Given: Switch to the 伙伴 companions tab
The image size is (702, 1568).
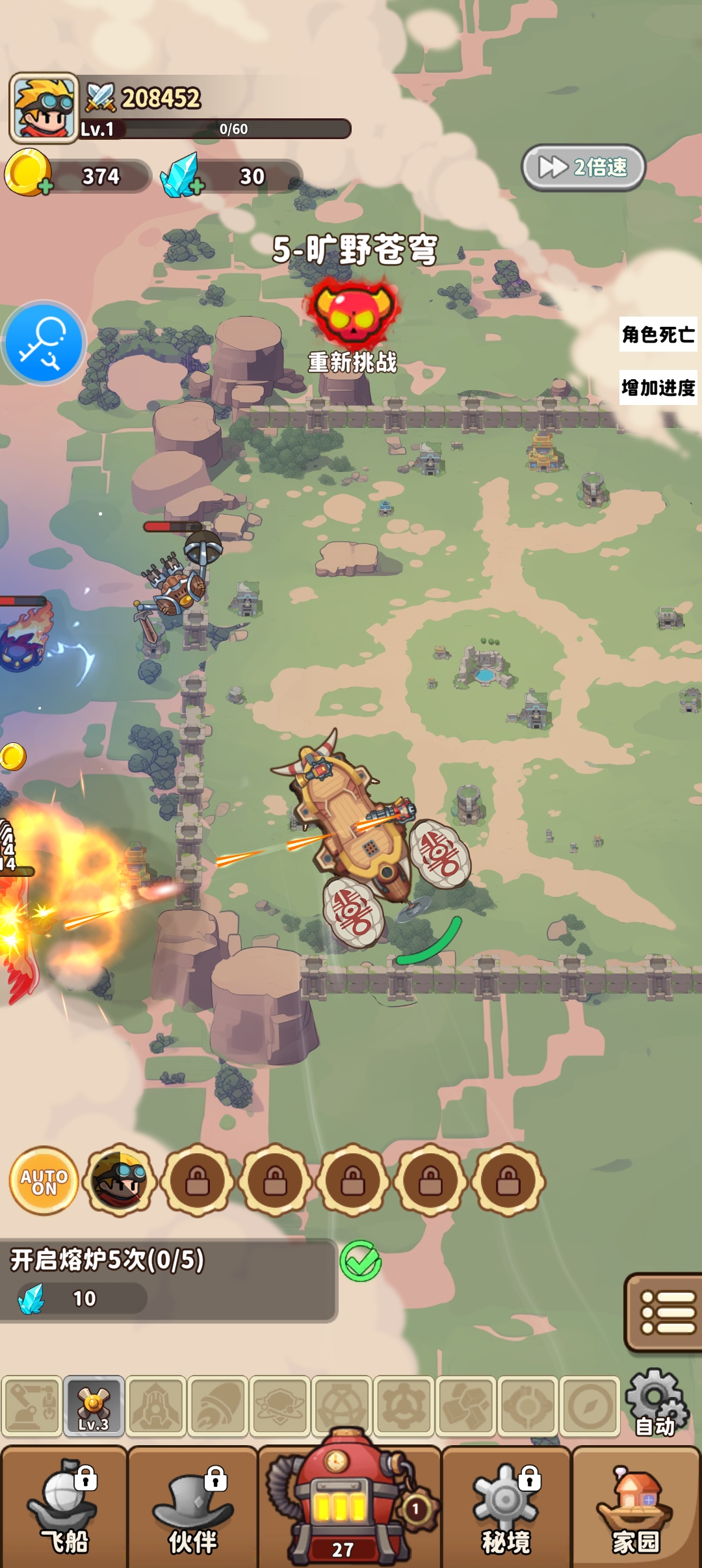Looking at the screenshot, I should point(193,1509).
